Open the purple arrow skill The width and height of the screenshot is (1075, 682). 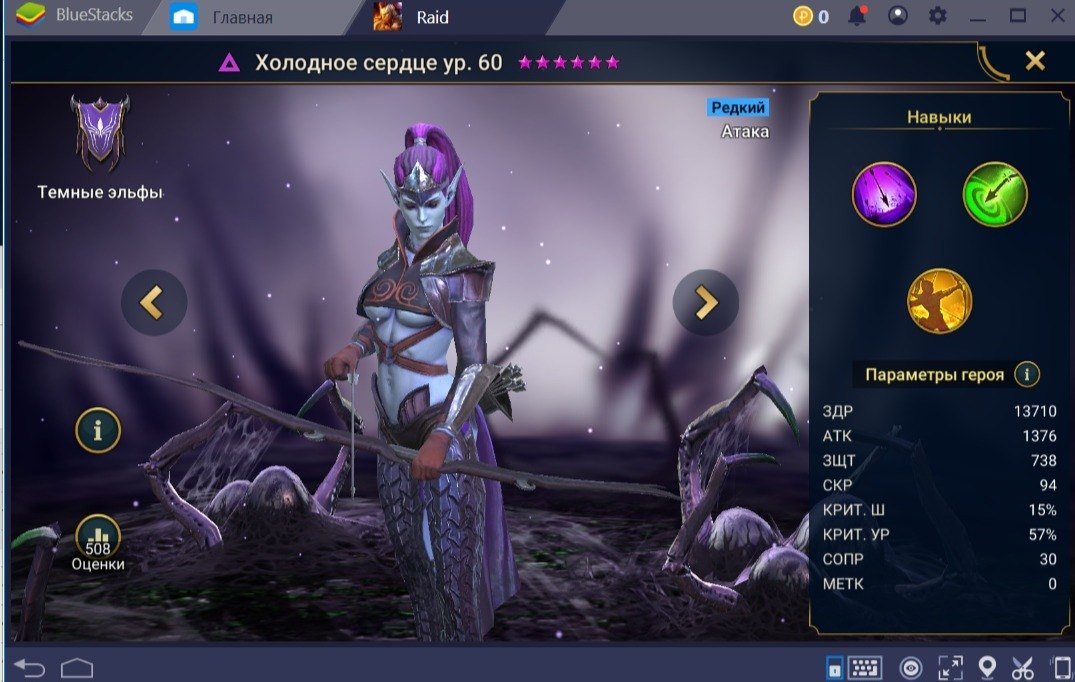pos(884,194)
